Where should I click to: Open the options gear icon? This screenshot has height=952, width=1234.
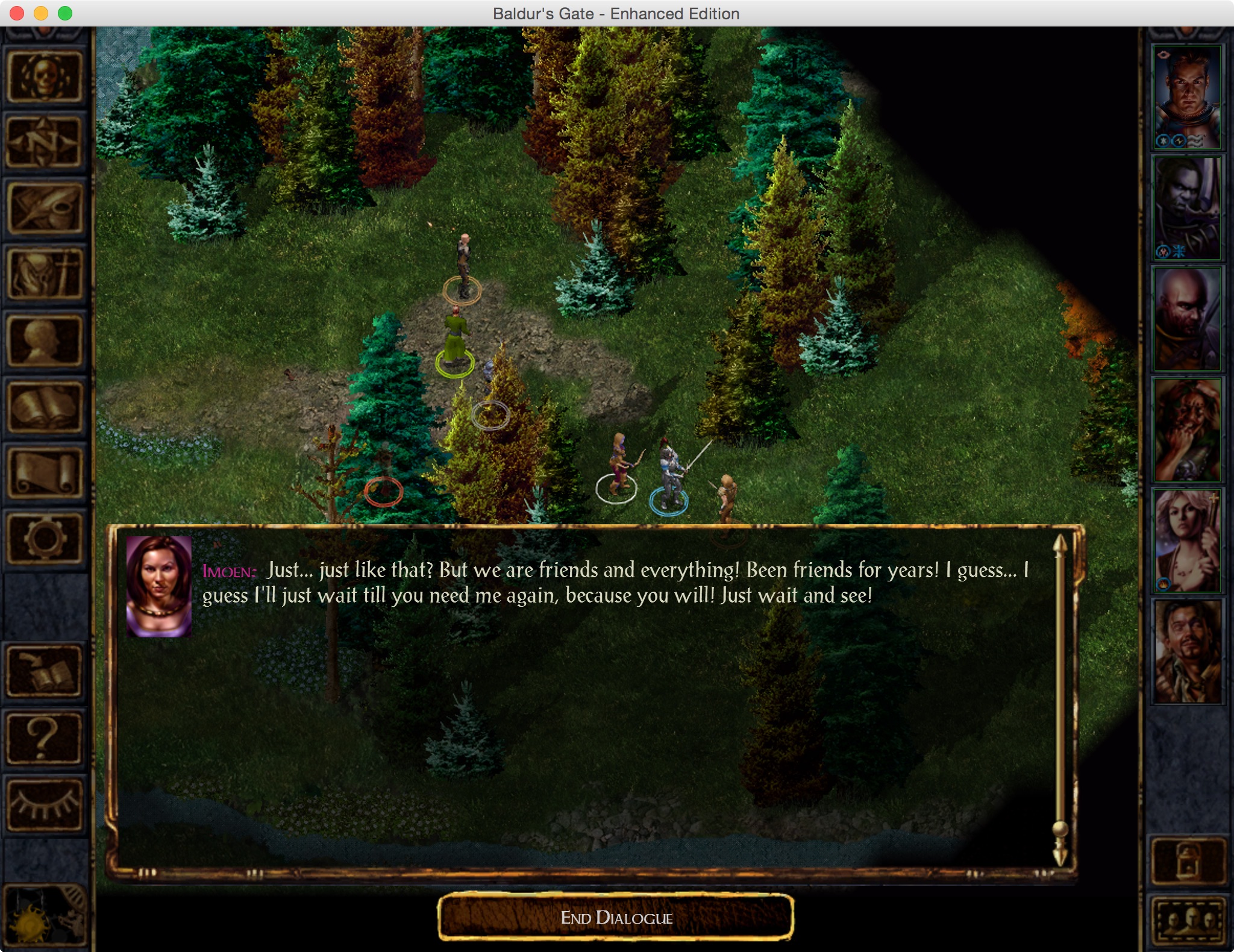click(x=45, y=539)
